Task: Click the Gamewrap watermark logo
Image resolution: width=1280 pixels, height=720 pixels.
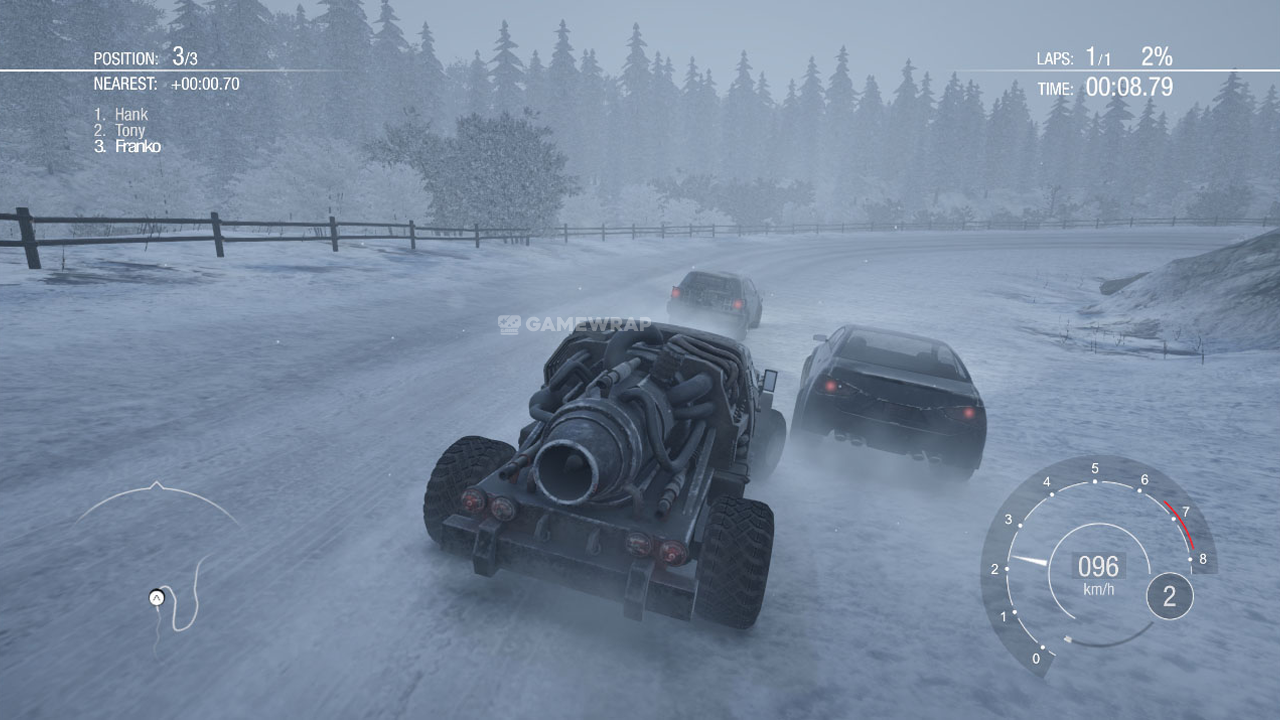Action: [574, 325]
